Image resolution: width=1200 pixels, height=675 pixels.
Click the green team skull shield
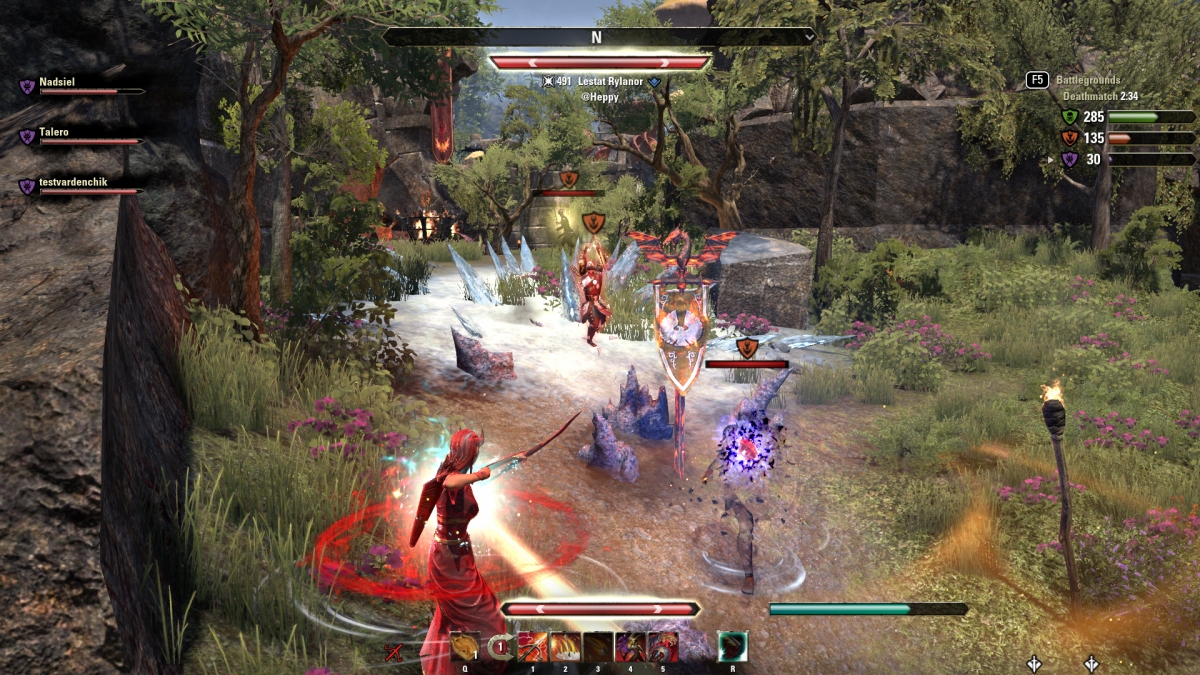(x=1069, y=117)
